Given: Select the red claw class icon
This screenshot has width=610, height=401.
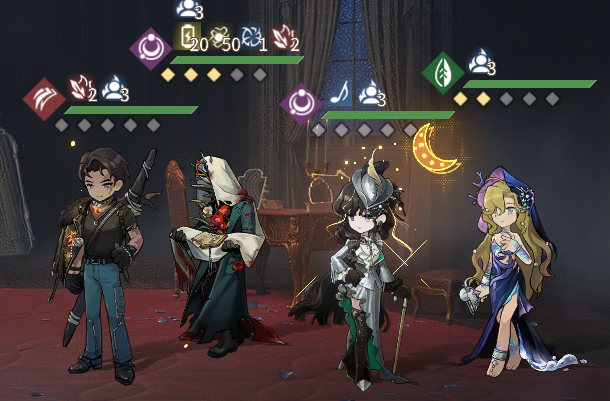Looking at the screenshot, I should tap(43, 98).
